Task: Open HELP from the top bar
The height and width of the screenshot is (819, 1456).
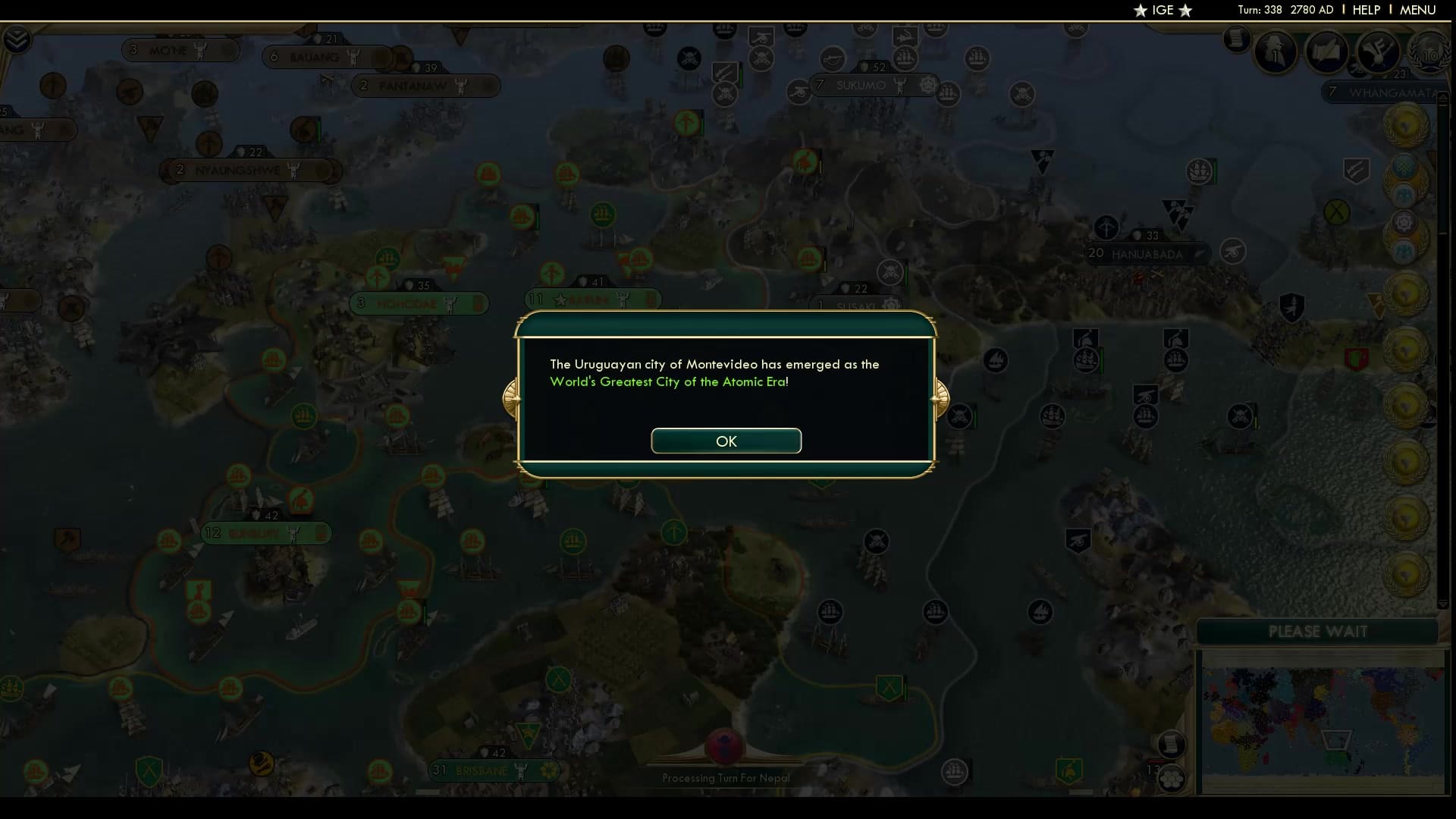Action: click(1365, 10)
